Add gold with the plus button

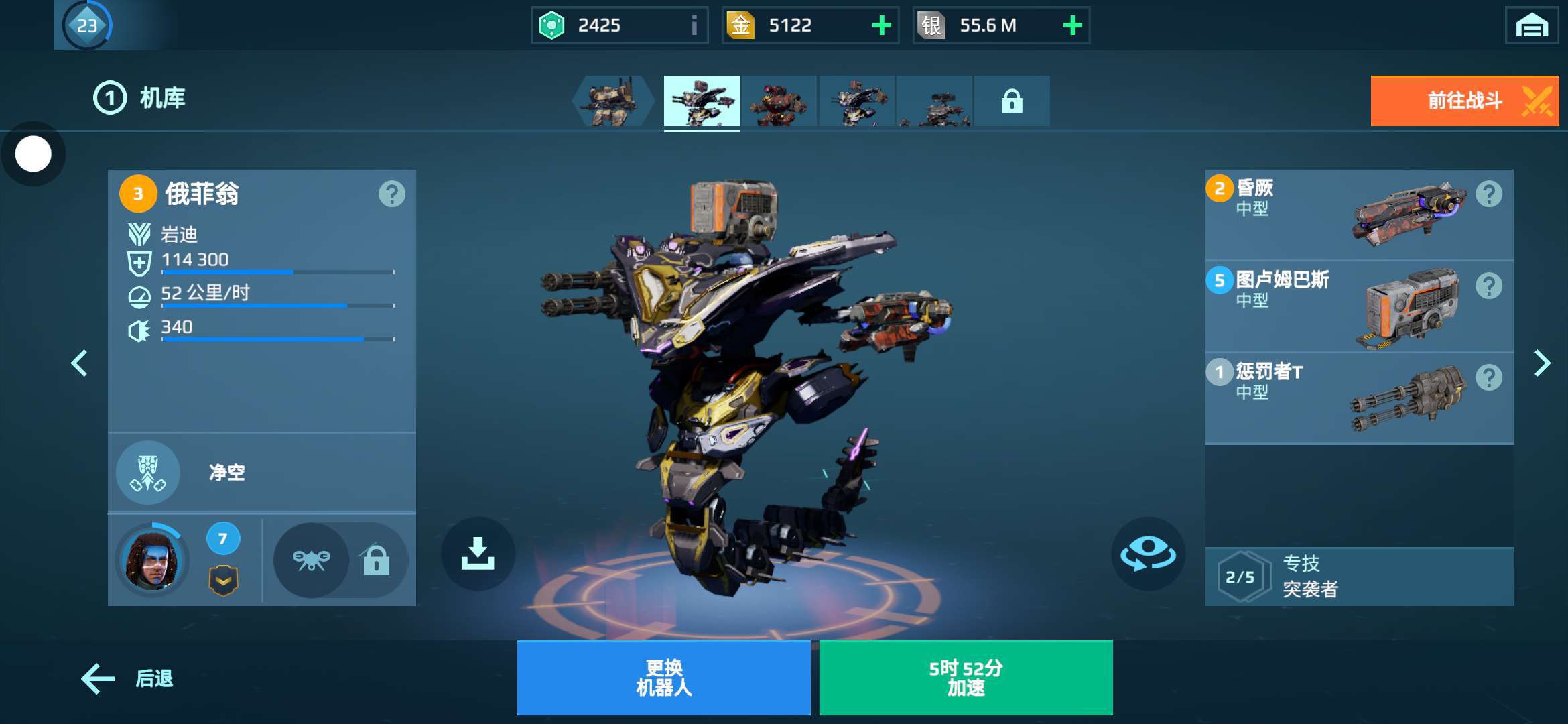[x=881, y=25]
